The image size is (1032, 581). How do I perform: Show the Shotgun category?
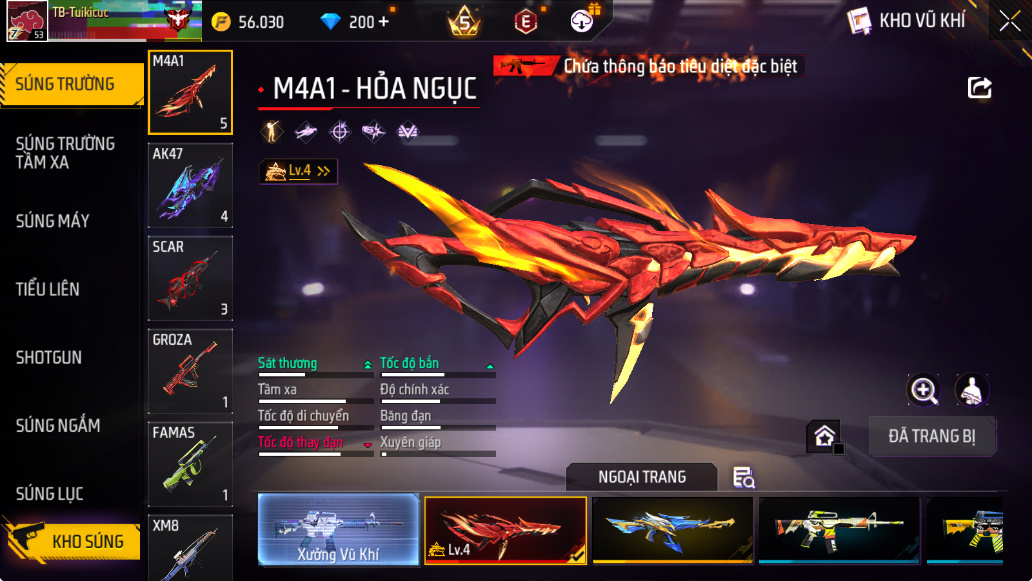point(49,357)
